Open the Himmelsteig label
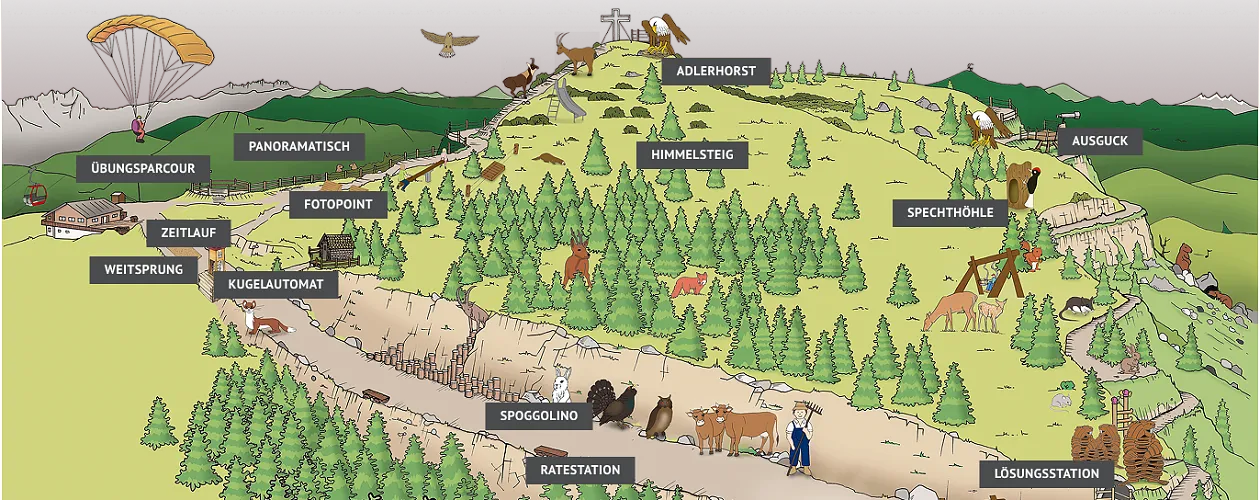The image size is (1260, 500). pos(692,155)
